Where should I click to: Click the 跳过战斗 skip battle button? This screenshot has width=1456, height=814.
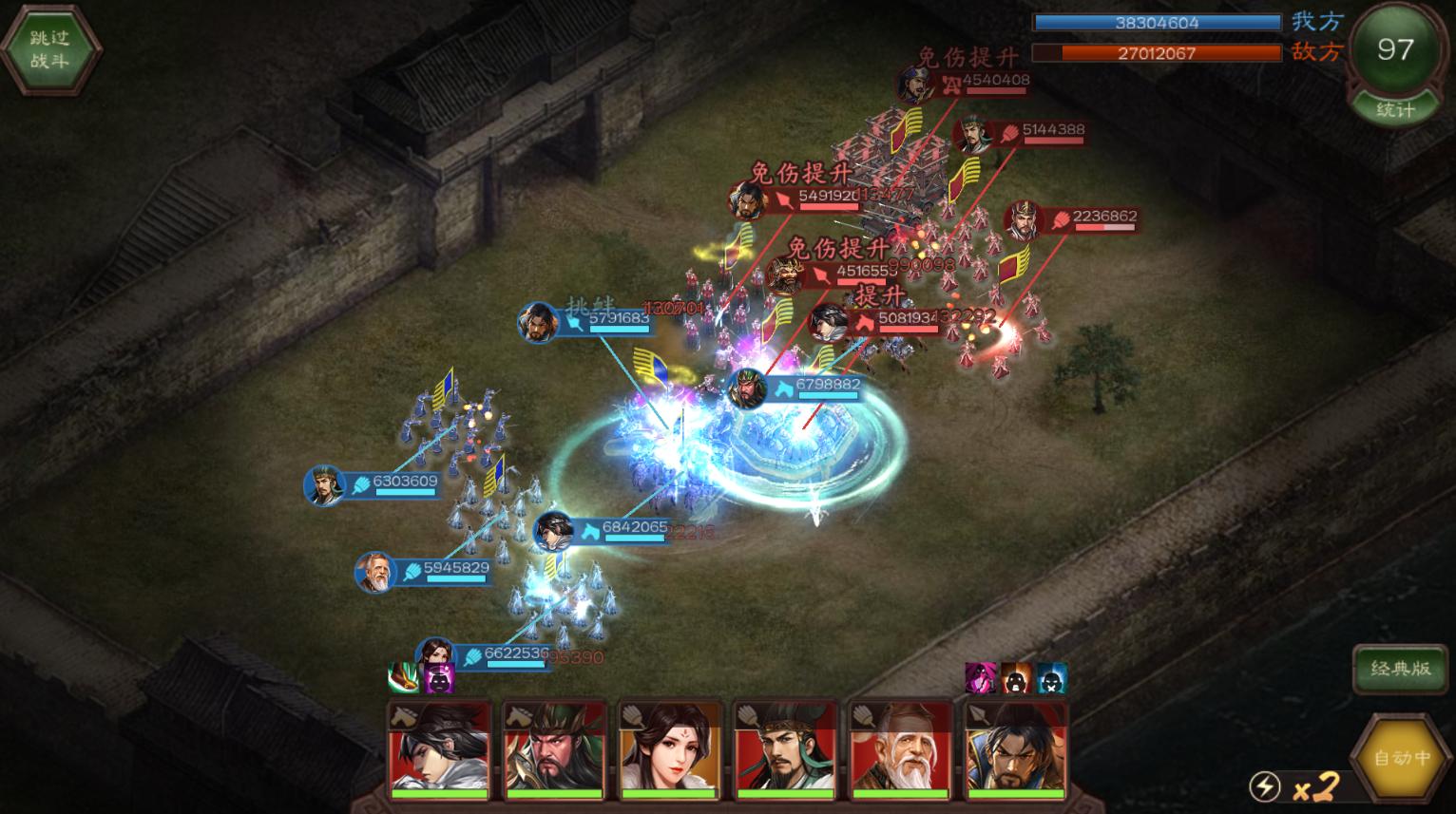(49, 50)
